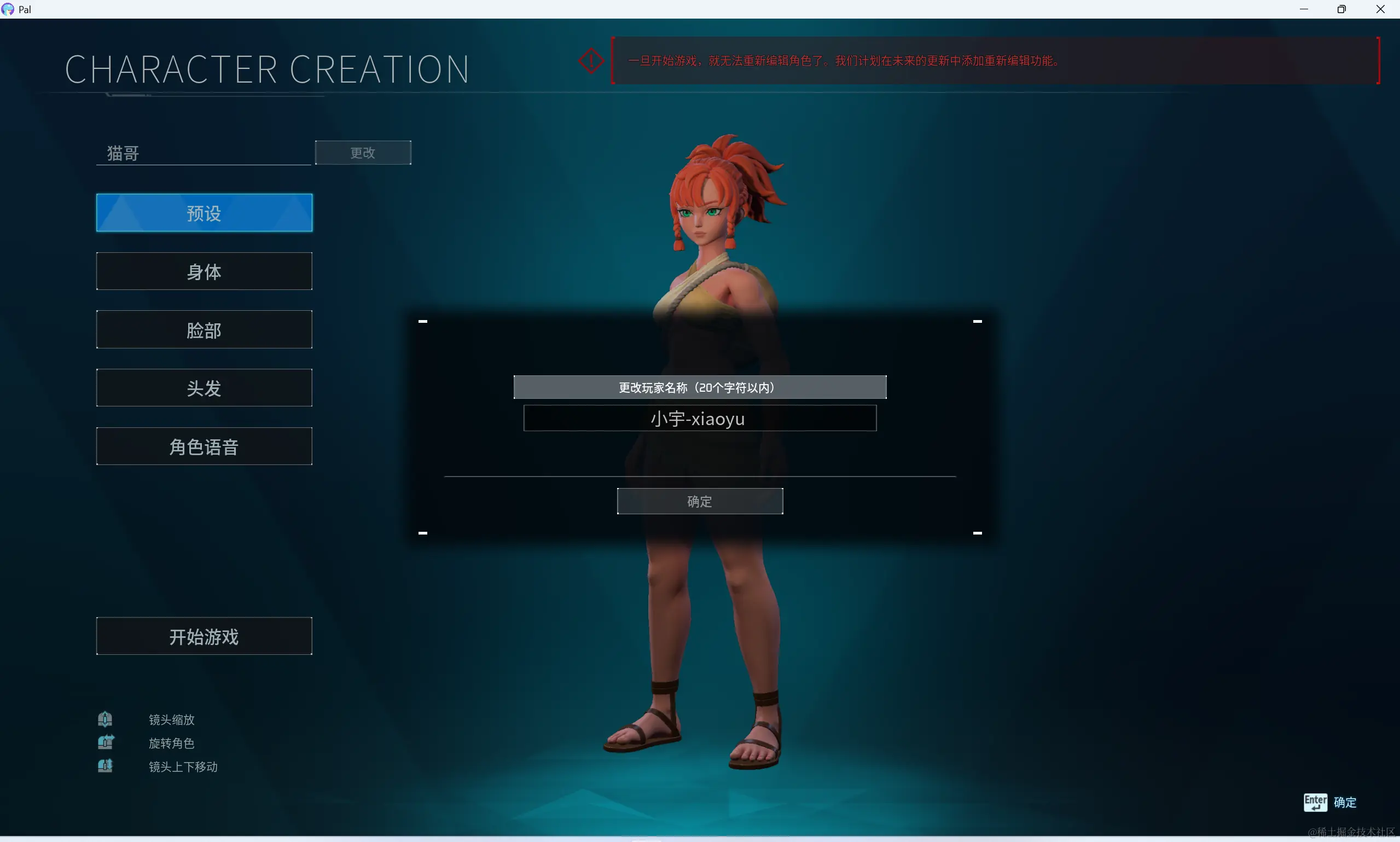Switch to the 身体 body customization tab
This screenshot has height=842, width=1400.
(x=204, y=272)
